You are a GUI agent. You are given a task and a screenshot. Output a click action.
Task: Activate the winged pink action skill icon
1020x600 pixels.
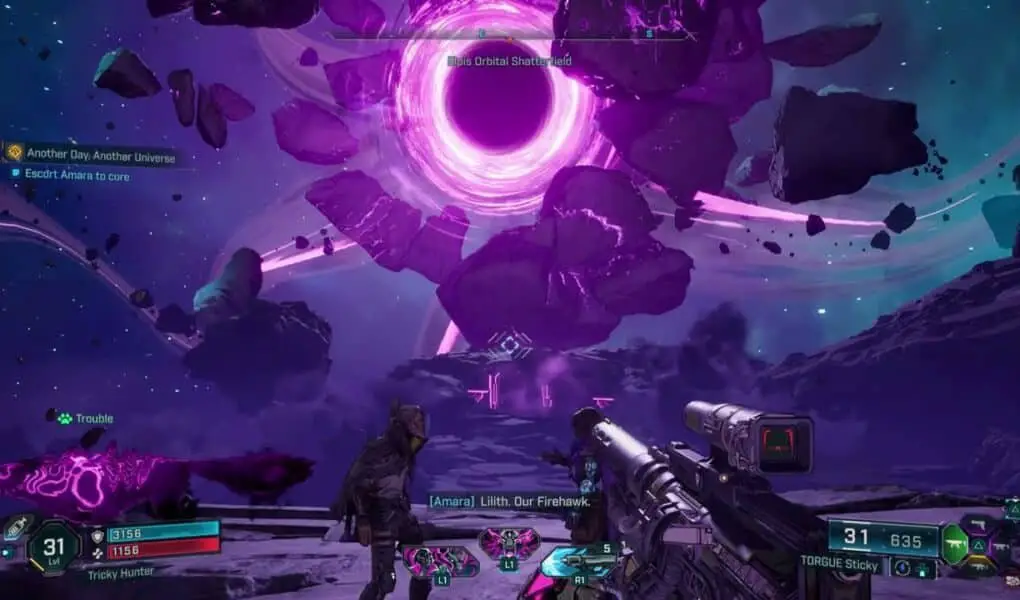(x=509, y=544)
